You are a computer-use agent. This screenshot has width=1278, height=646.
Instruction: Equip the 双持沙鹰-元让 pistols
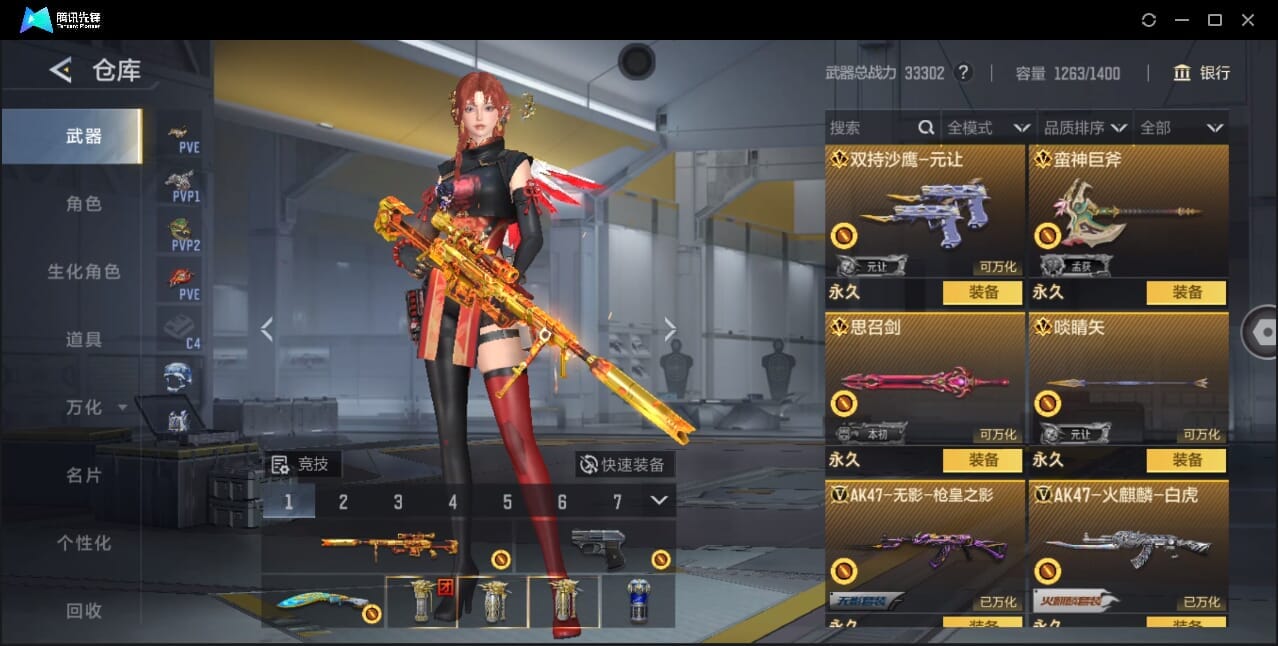pos(982,292)
